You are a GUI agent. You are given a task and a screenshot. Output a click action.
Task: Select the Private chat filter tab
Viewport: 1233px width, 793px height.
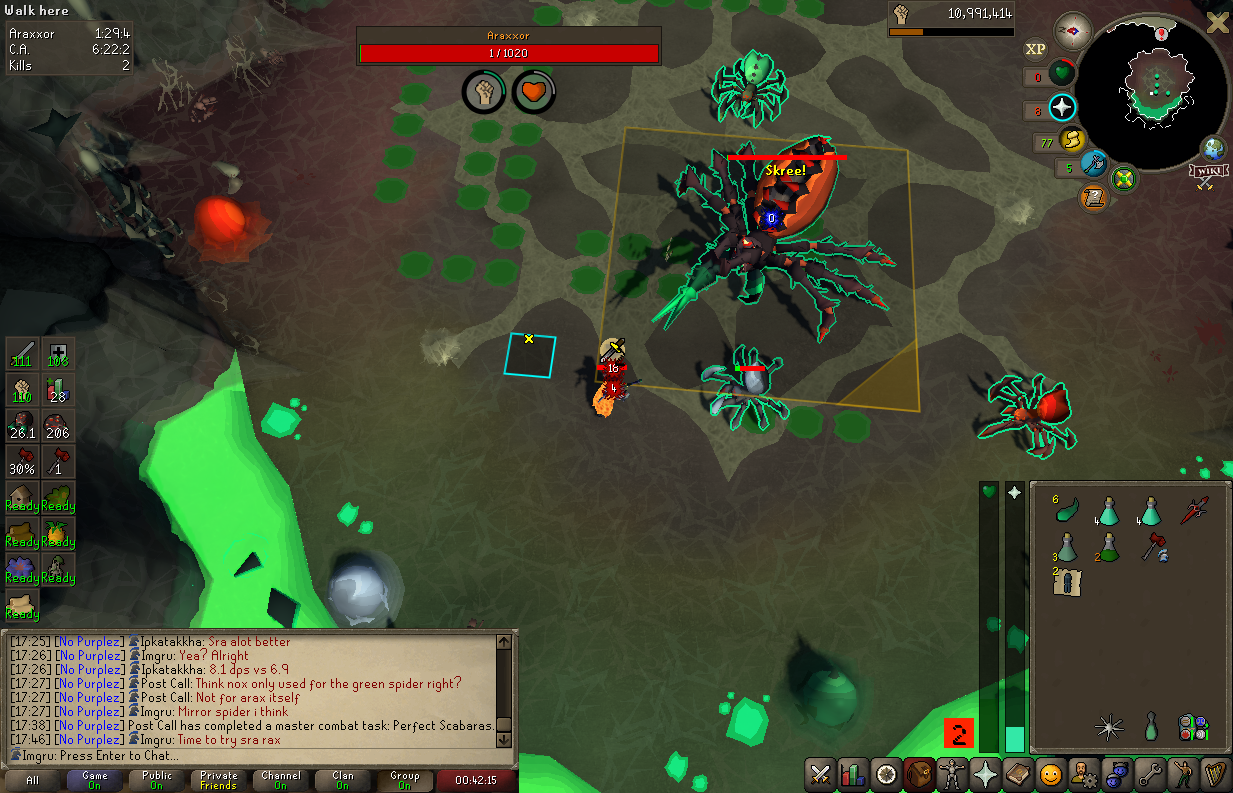[x=219, y=780]
